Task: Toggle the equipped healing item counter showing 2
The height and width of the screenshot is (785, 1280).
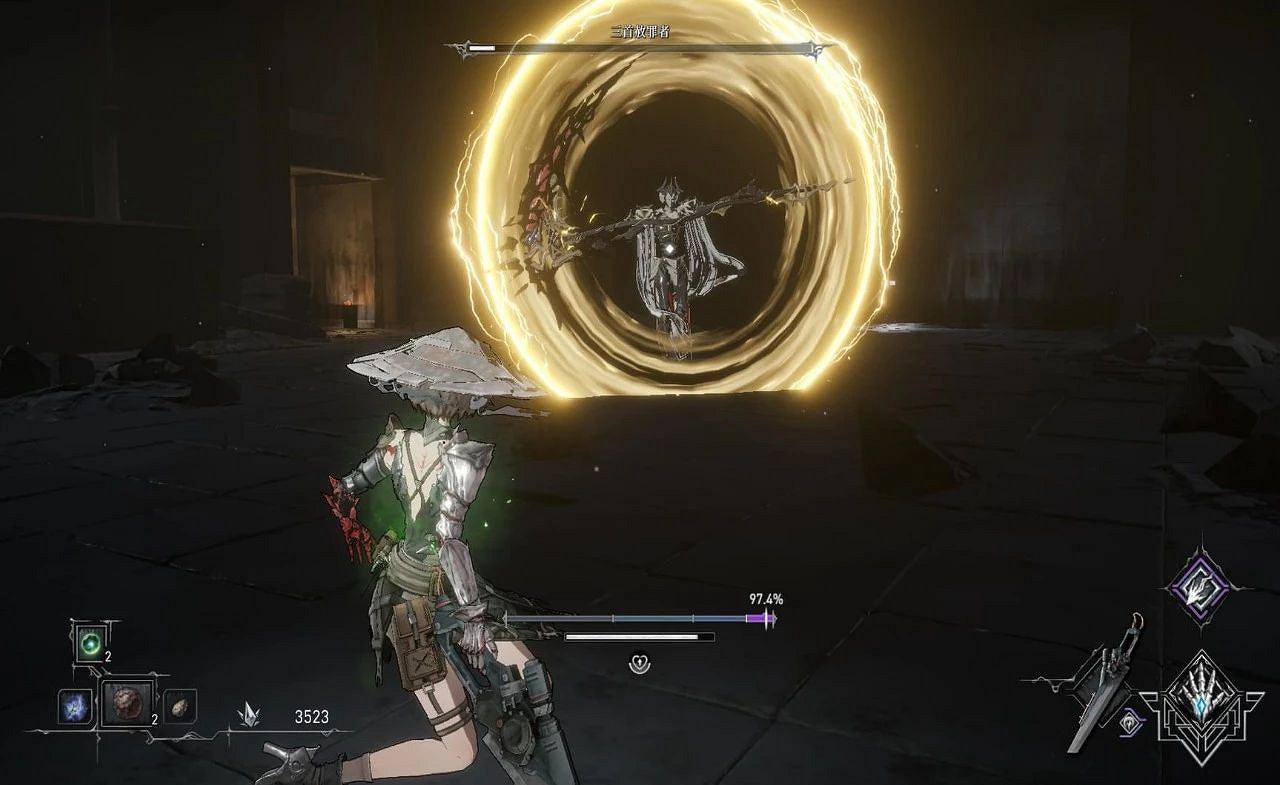Action: point(108,657)
